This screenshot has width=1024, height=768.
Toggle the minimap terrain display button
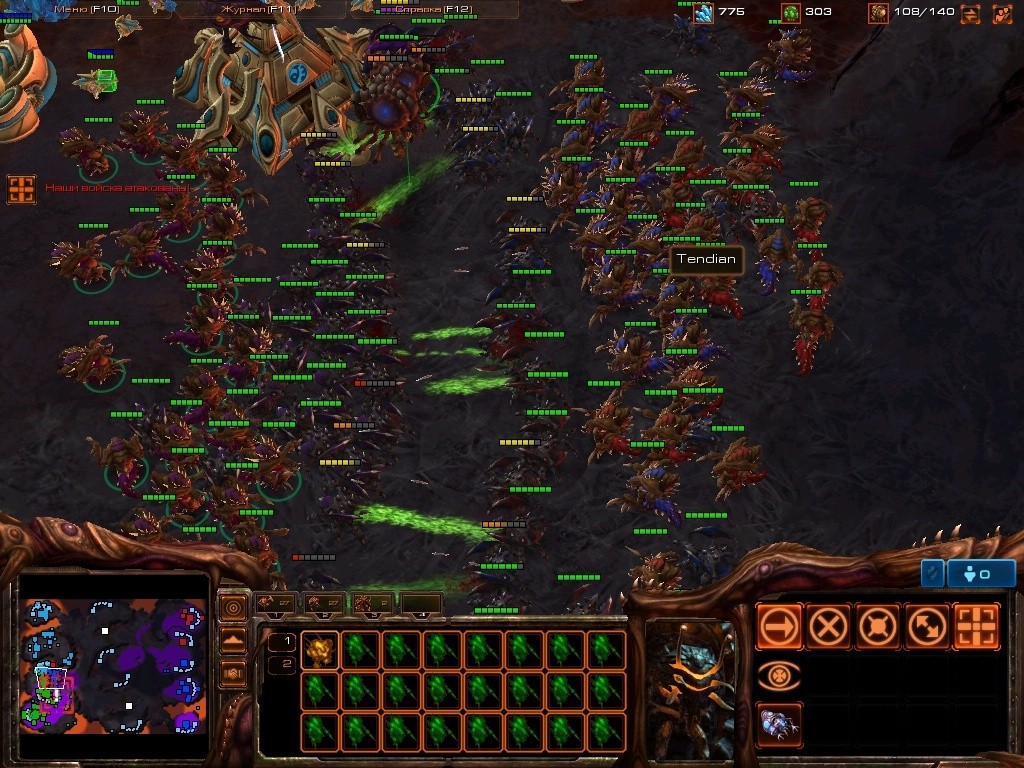tap(233, 641)
